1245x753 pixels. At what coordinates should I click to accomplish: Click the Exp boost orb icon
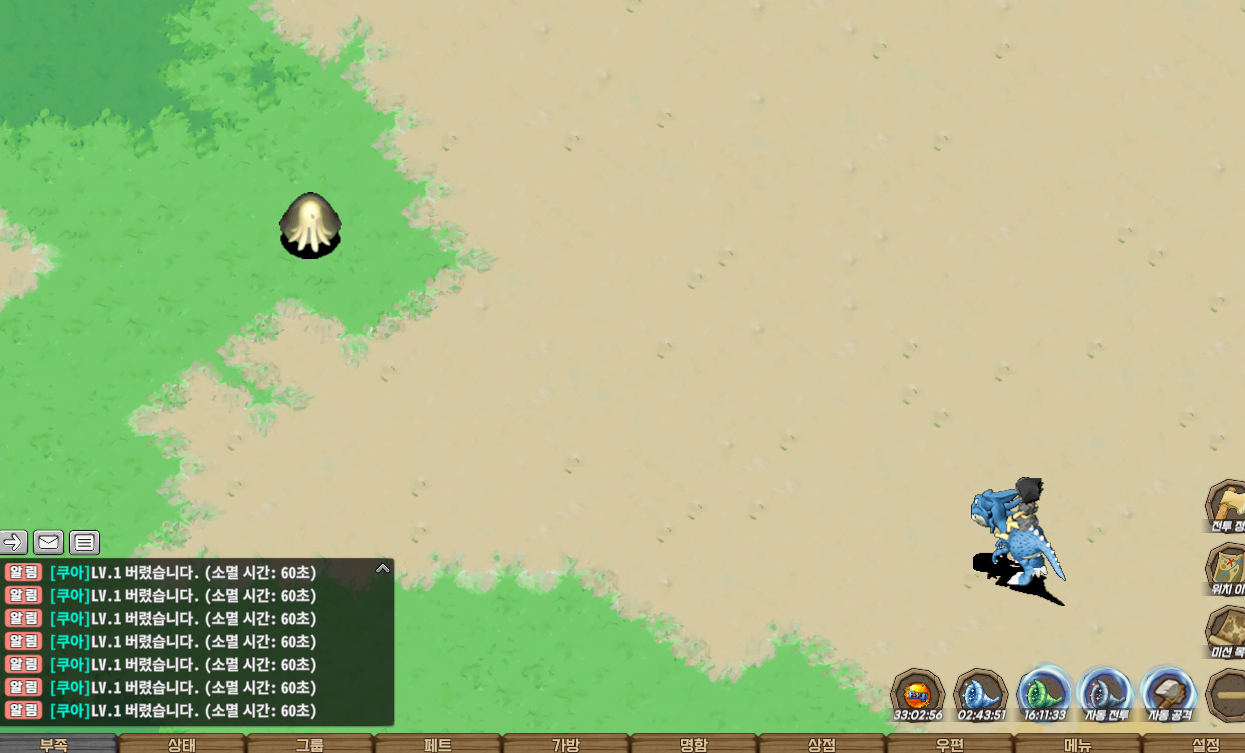[918, 694]
